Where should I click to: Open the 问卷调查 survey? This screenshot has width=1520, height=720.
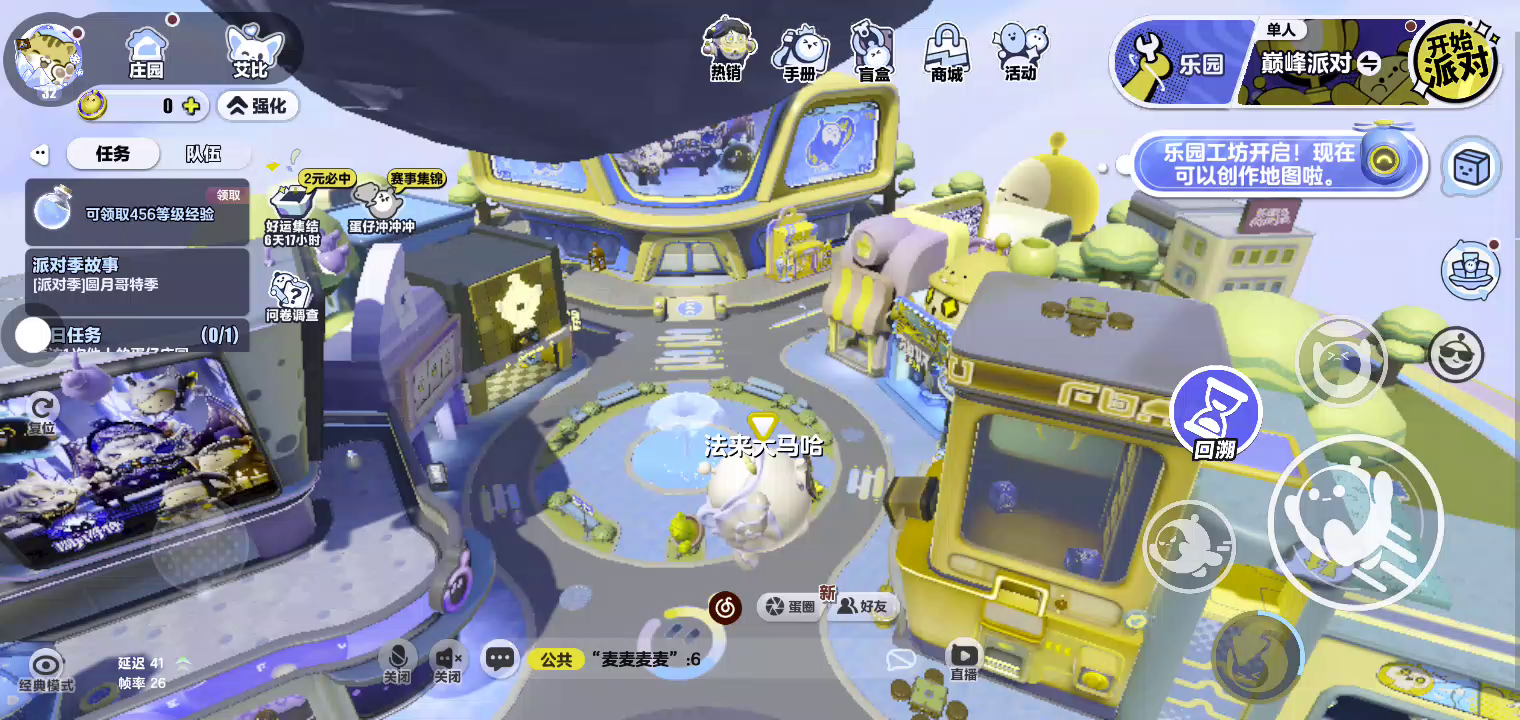click(292, 298)
